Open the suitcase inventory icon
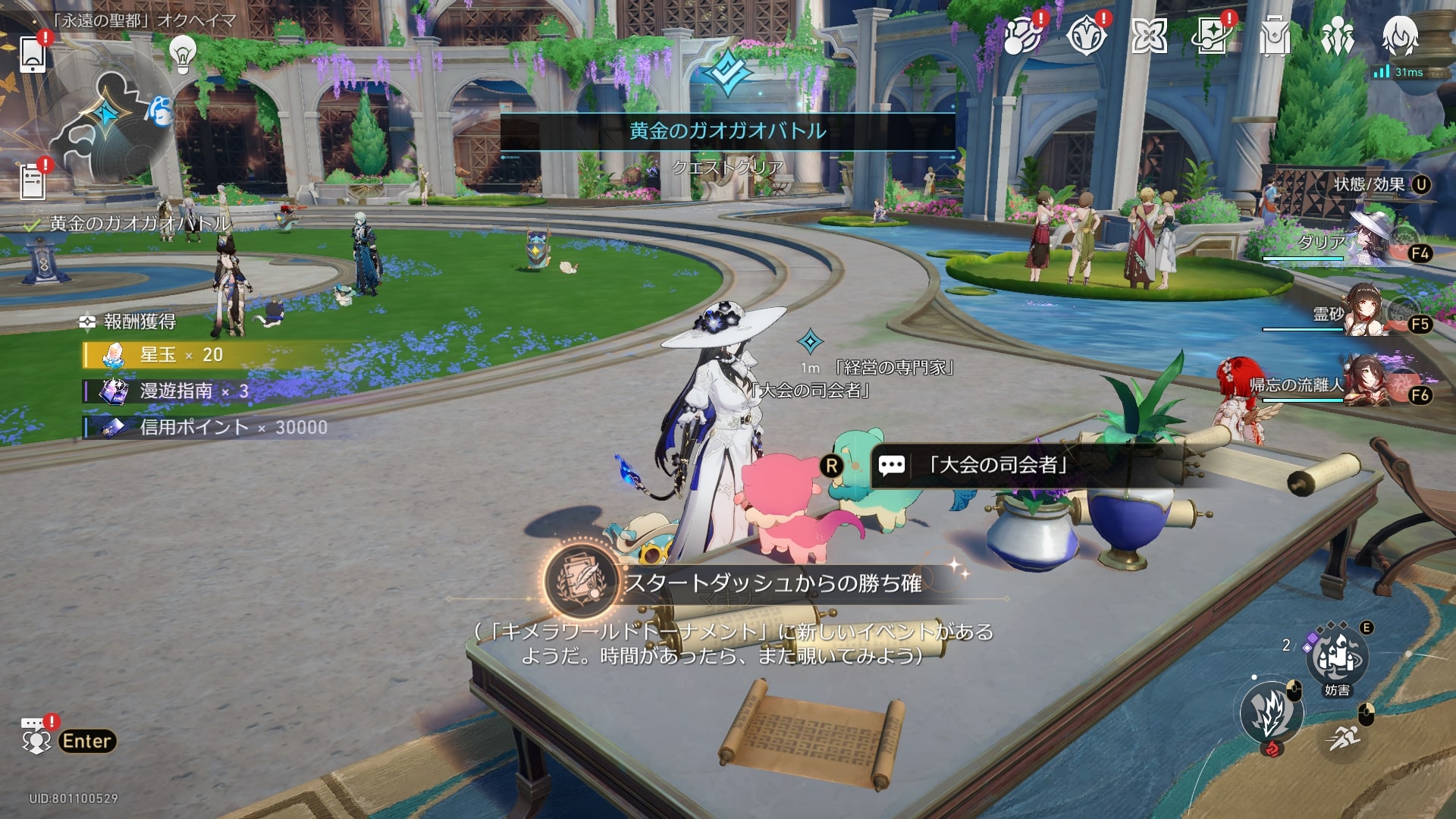Viewport: 1456px width, 819px height. click(1274, 36)
